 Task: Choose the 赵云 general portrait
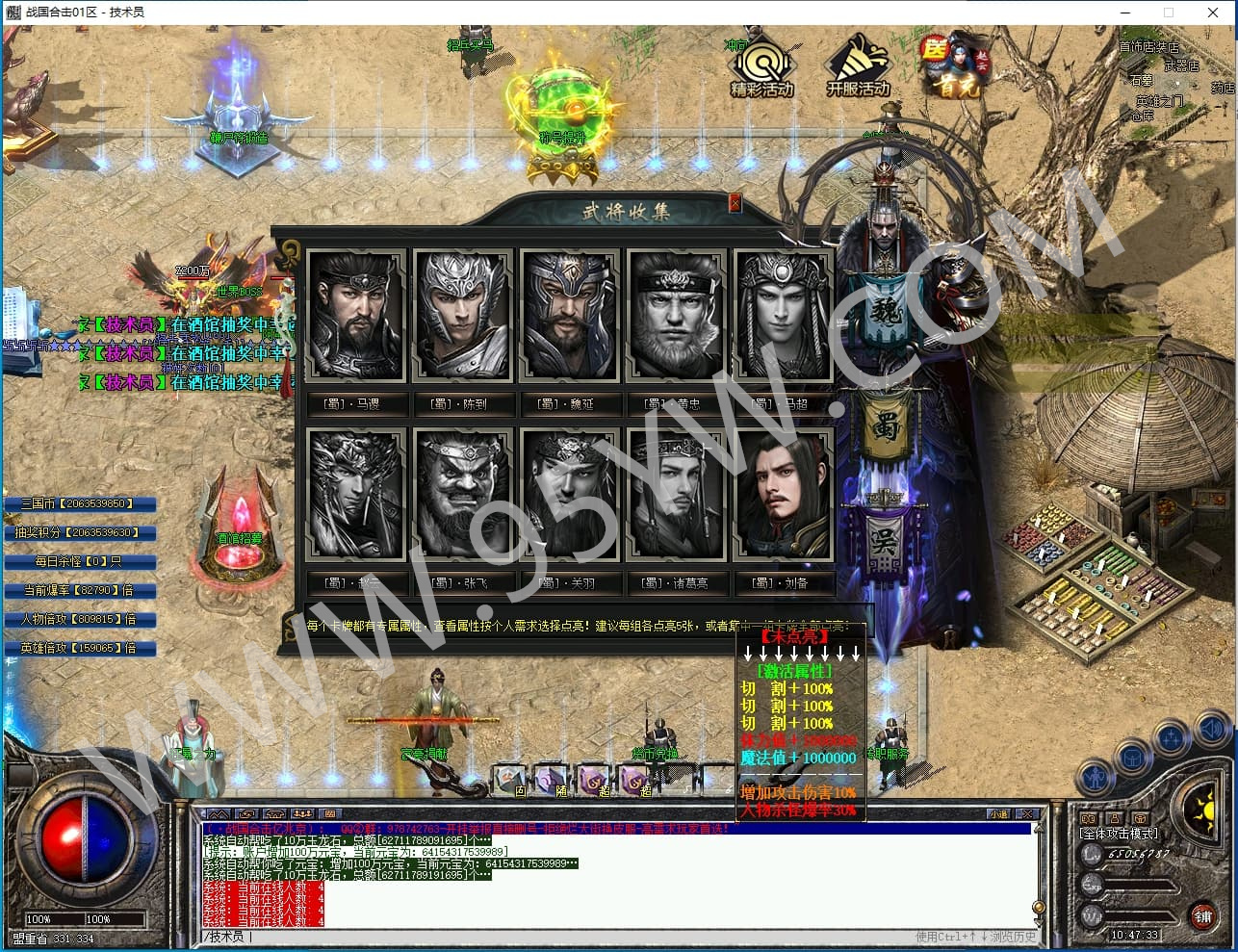pyautogui.click(x=355, y=495)
